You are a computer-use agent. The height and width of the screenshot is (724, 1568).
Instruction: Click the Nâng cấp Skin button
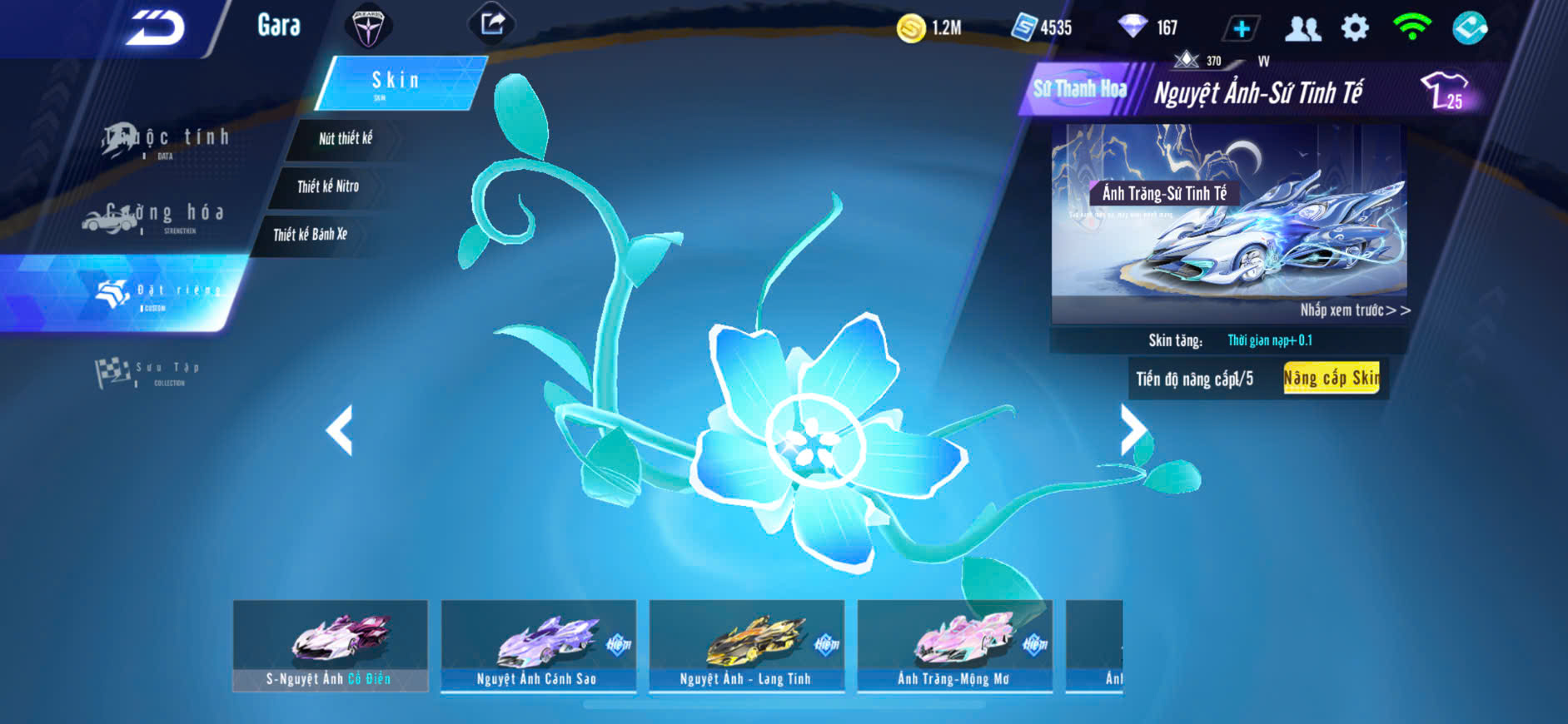[1331, 379]
